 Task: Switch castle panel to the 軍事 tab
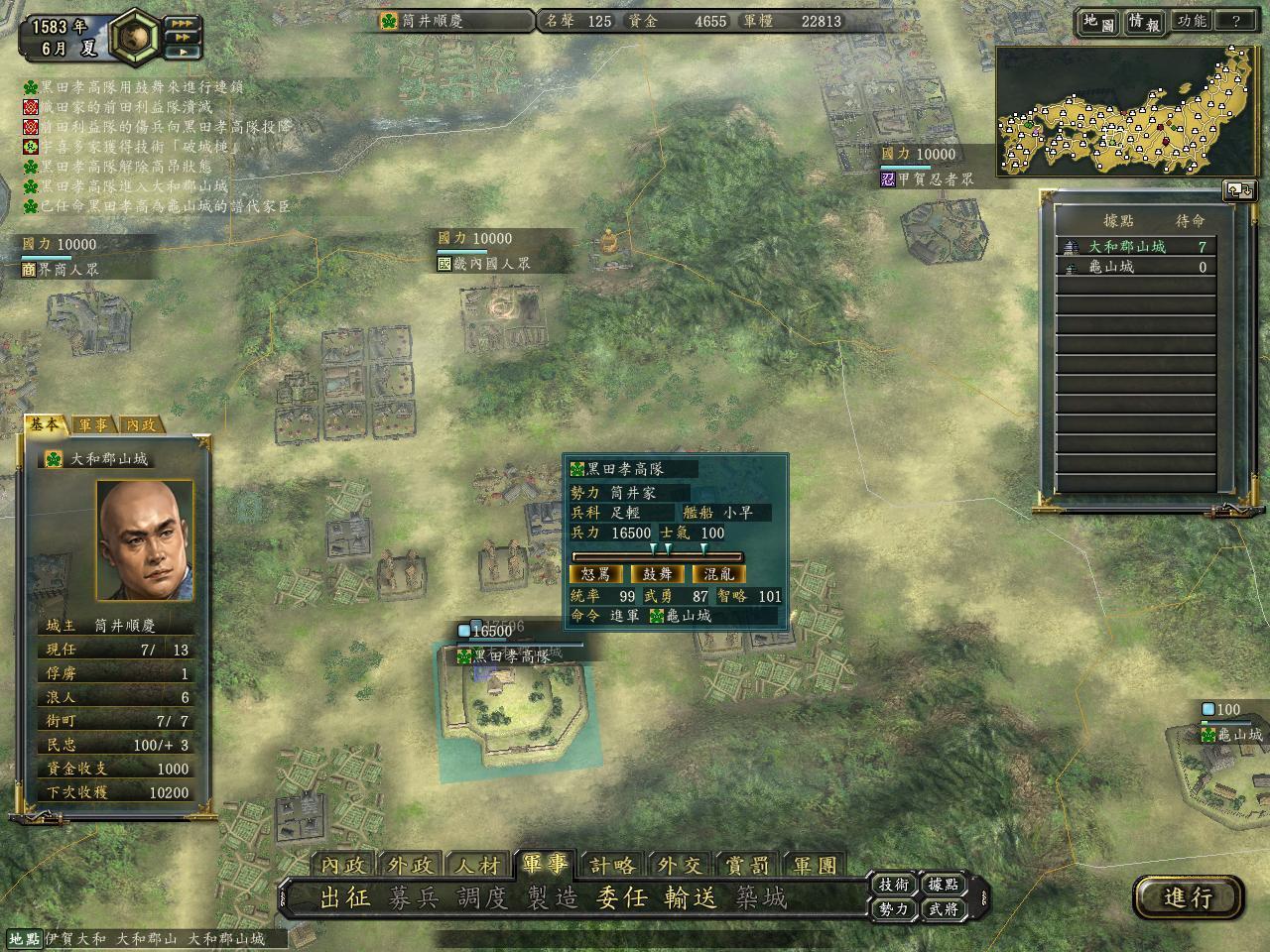pyautogui.click(x=94, y=424)
